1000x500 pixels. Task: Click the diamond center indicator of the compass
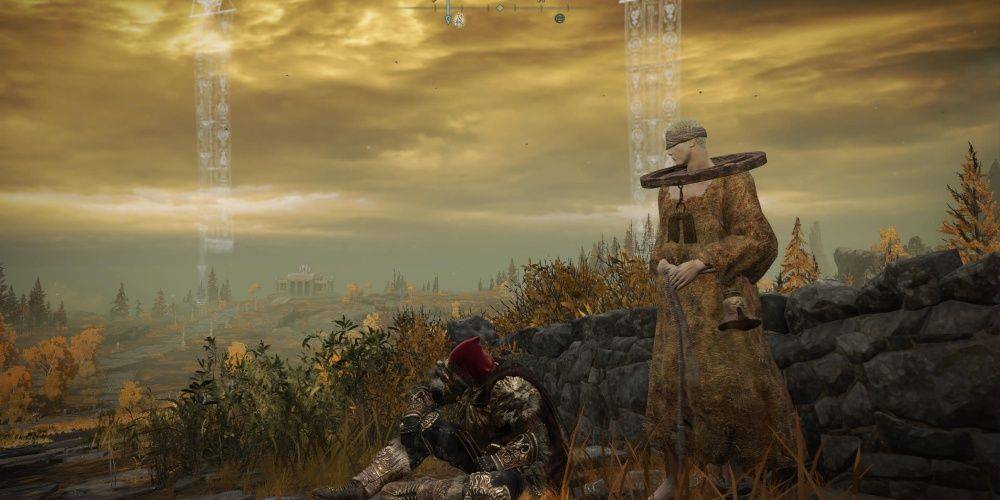pyautogui.click(x=500, y=8)
